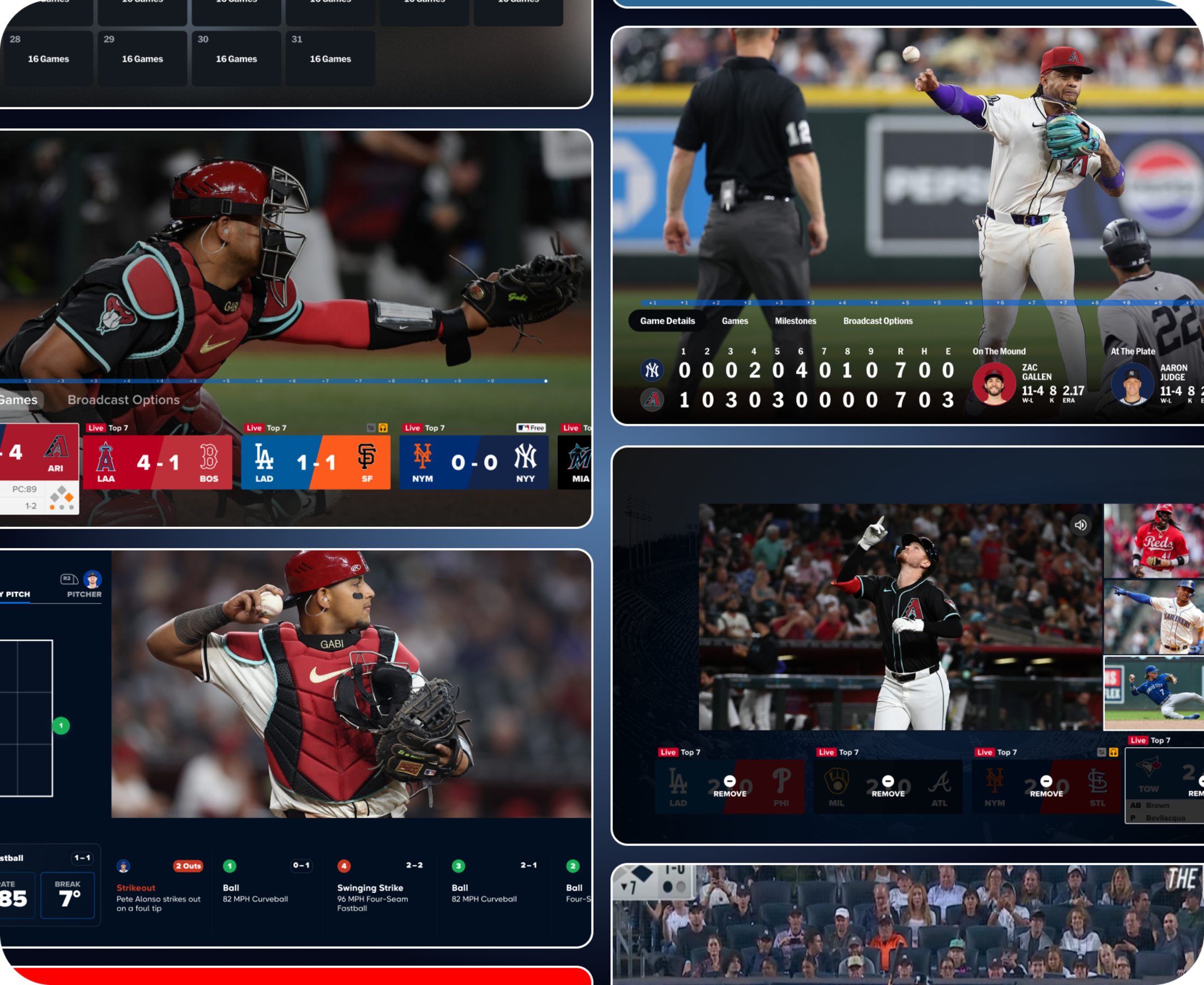Remove the LAD vs PHI game from multiview

(x=730, y=786)
